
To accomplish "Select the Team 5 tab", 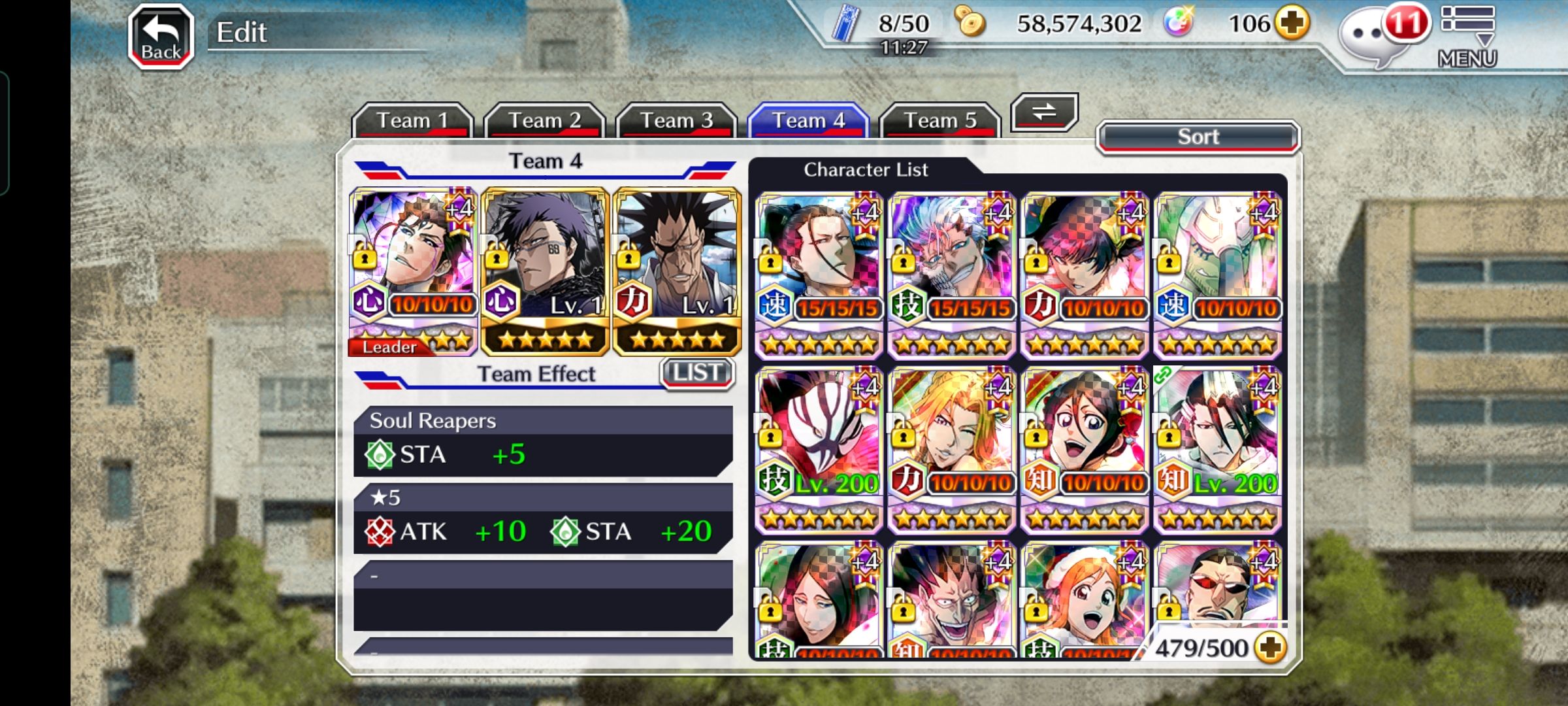I will 940,120.
